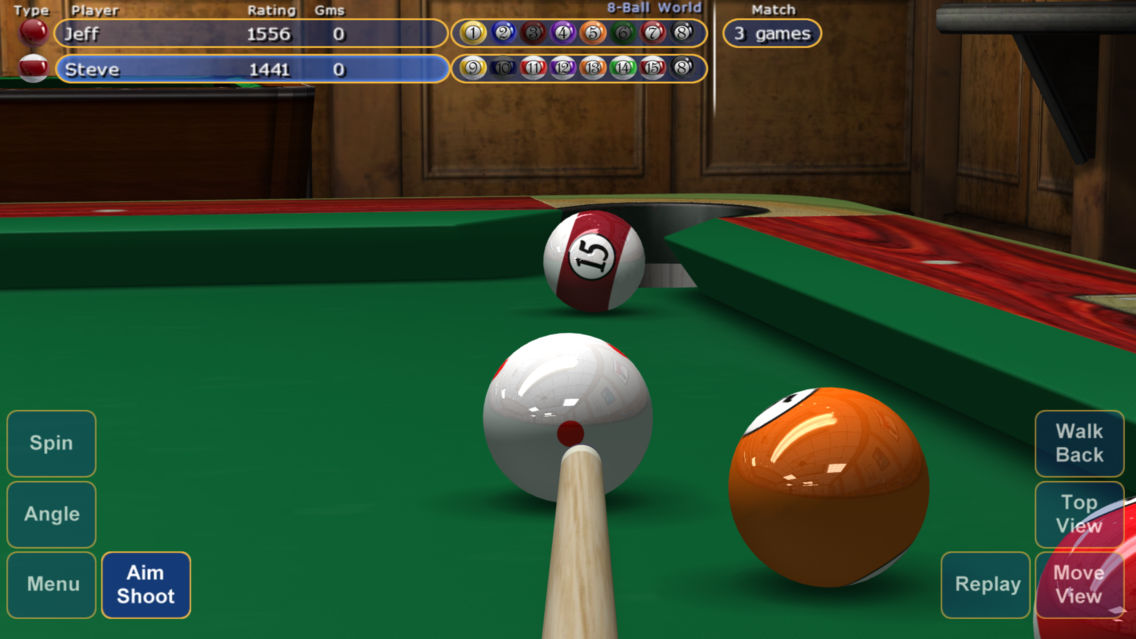Adjust cue with Angle button
Image resolution: width=1136 pixels, height=639 pixels.
coord(51,514)
